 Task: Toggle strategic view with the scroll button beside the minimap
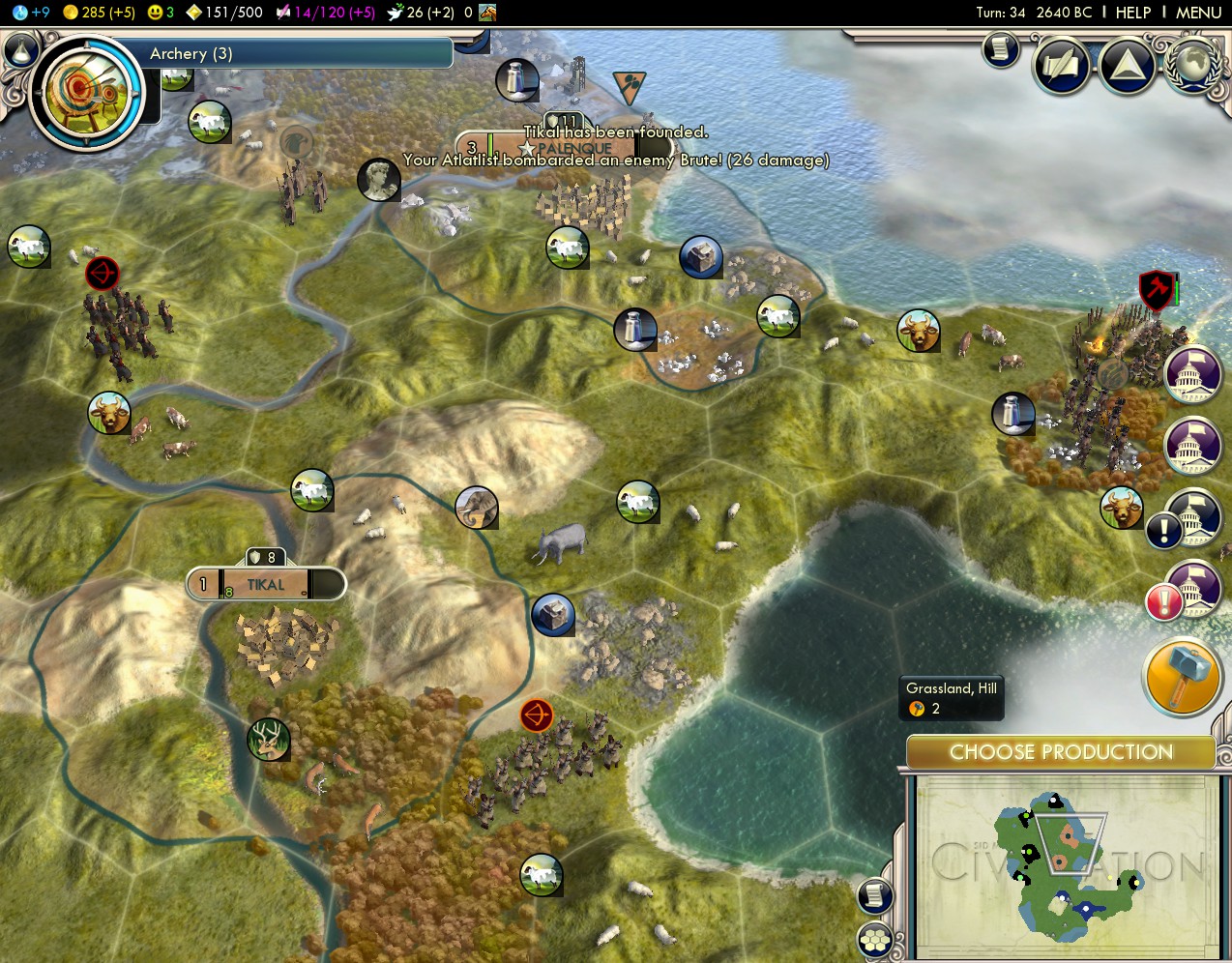(x=874, y=895)
